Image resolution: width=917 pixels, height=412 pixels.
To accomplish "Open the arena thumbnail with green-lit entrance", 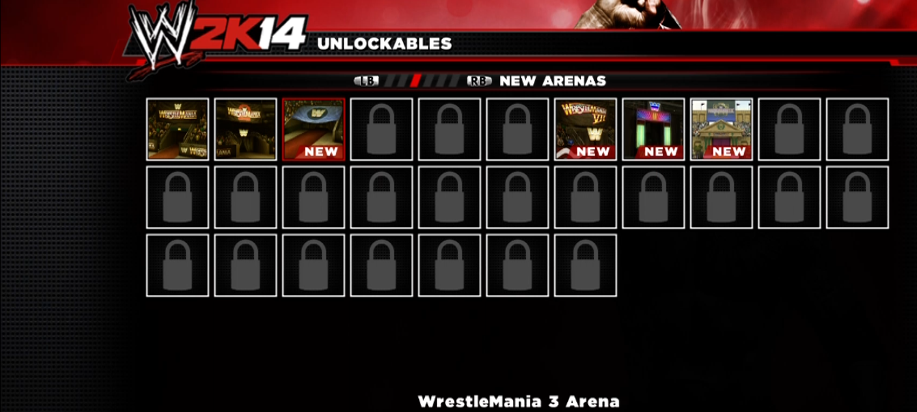I will point(653,129).
